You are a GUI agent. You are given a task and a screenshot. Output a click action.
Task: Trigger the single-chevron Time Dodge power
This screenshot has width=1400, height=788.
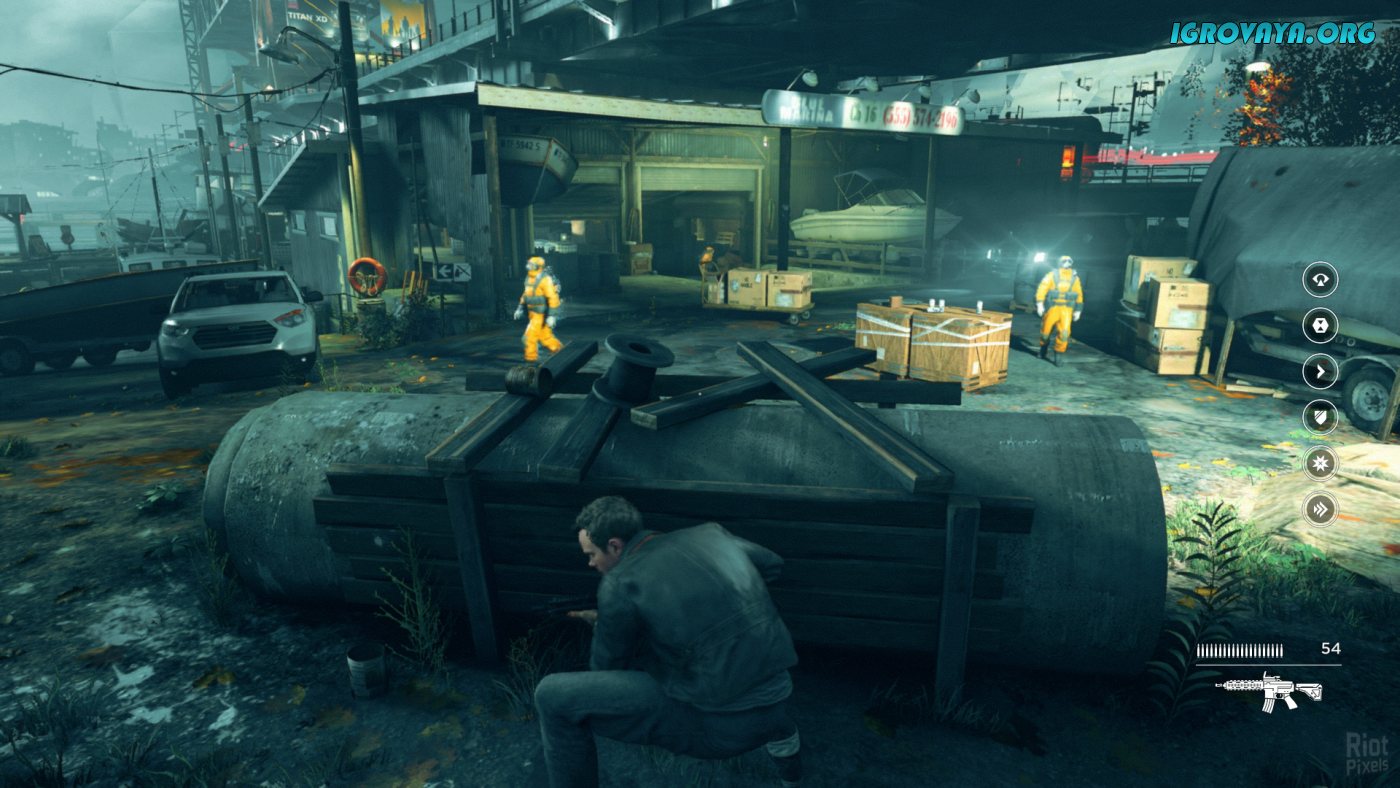coord(1320,372)
